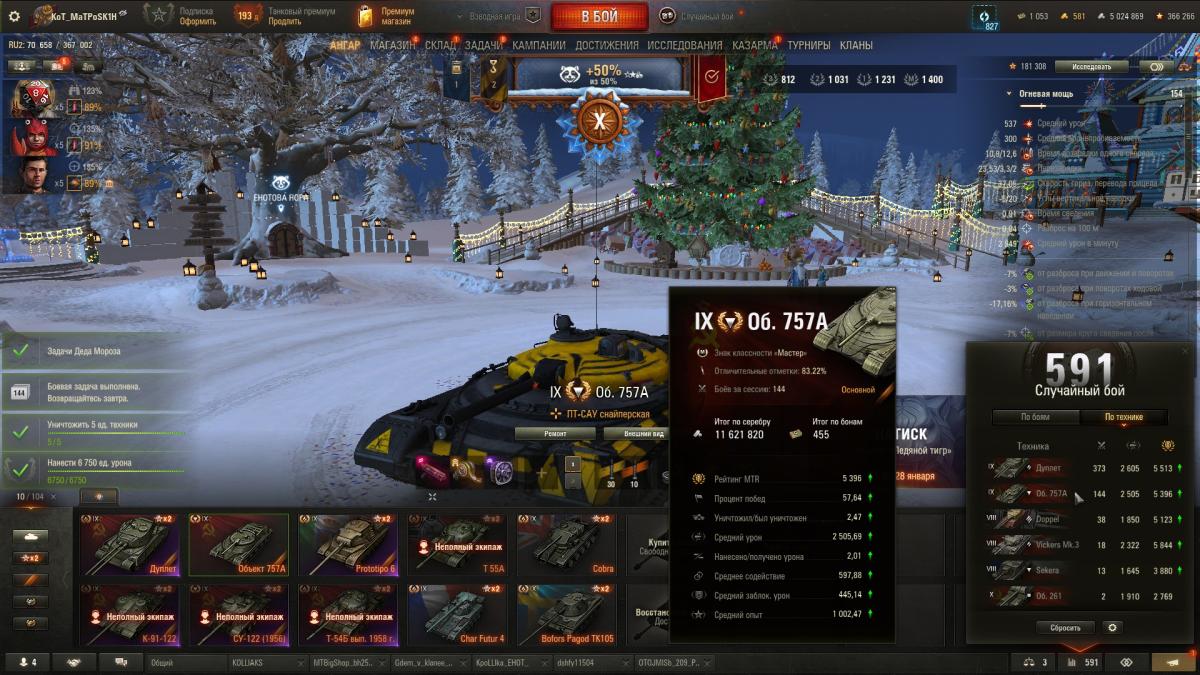Open the ДОСТИЖЕНИЯ achievements tab
Image resolution: width=1200 pixels, height=675 pixels.
point(606,45)
